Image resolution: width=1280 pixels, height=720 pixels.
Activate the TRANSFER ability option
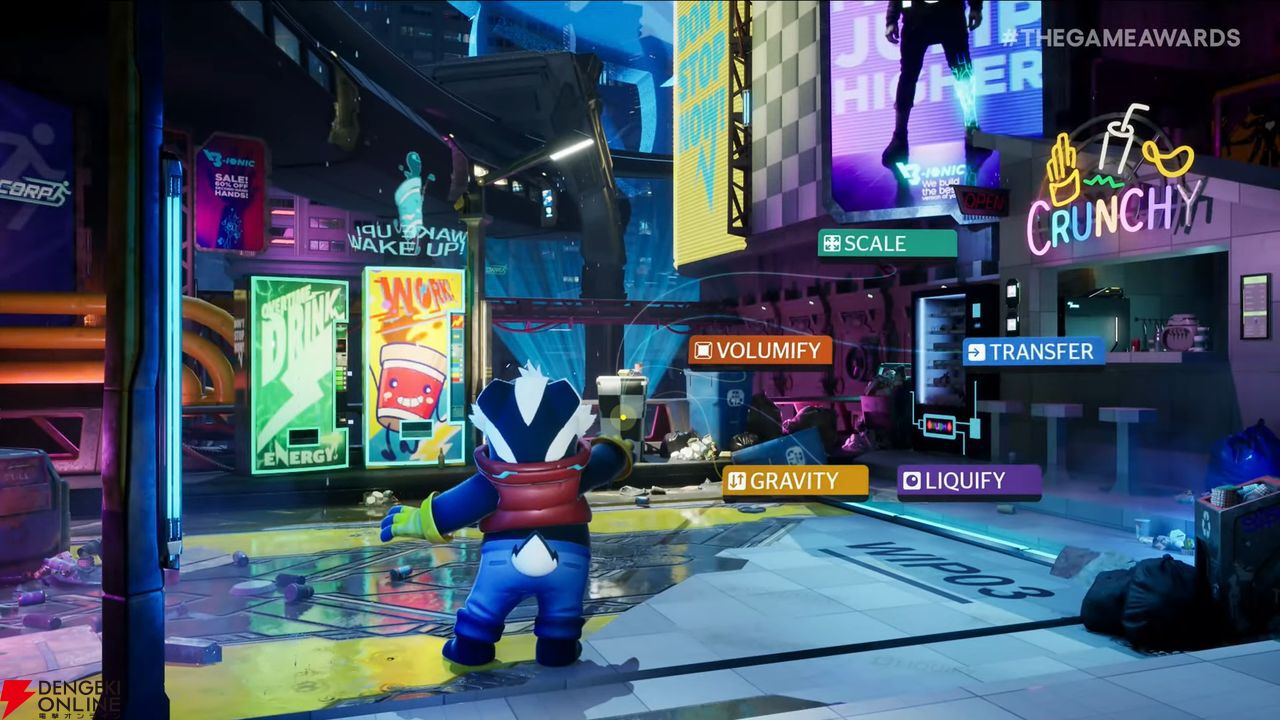coord(1034,351)
